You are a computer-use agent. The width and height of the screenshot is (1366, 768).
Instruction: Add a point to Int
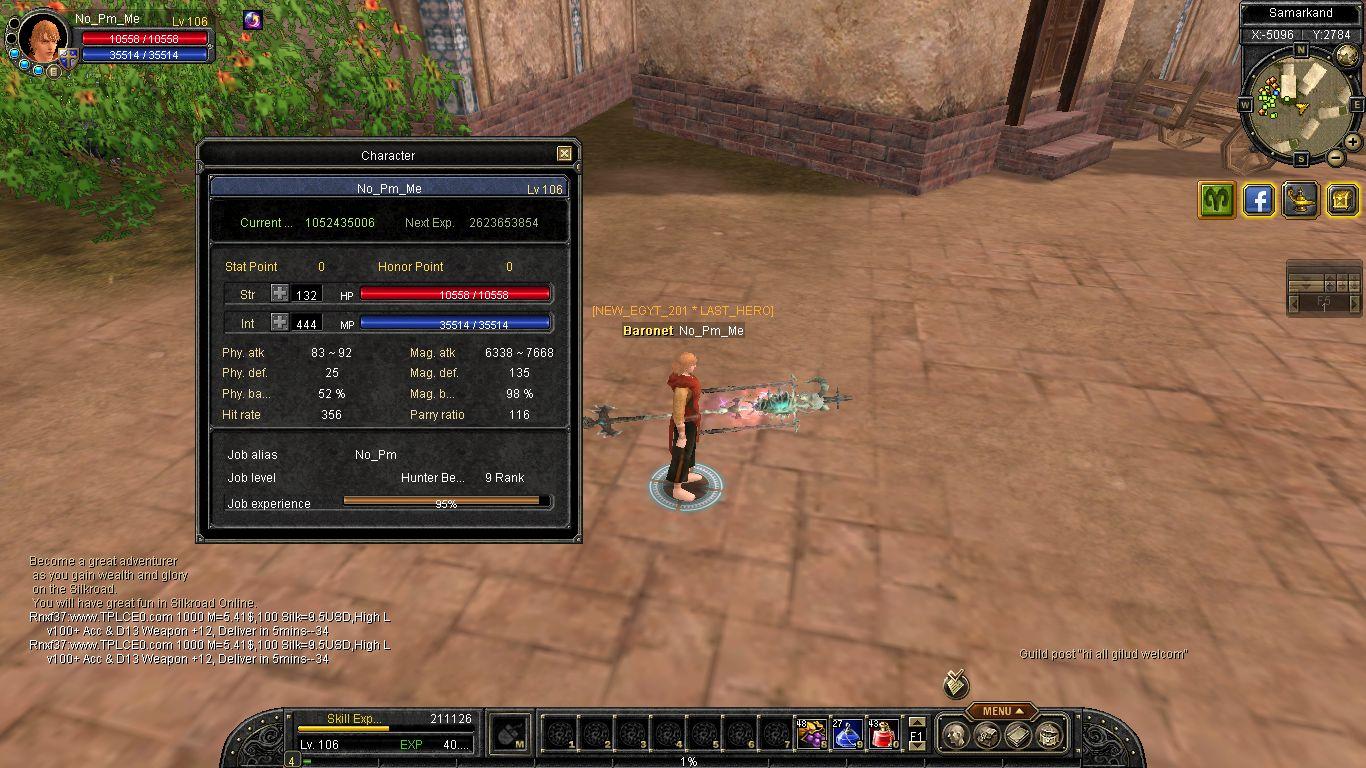[280, 323]
